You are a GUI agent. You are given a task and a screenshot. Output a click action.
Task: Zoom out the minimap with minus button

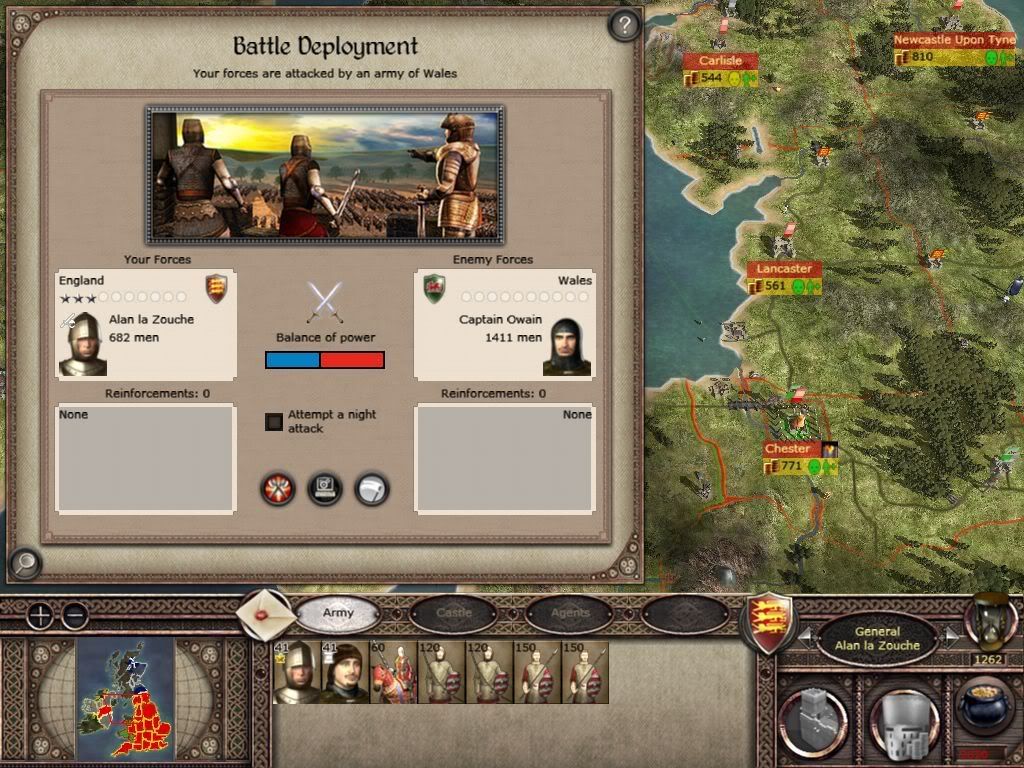click(x=75, y=615)
